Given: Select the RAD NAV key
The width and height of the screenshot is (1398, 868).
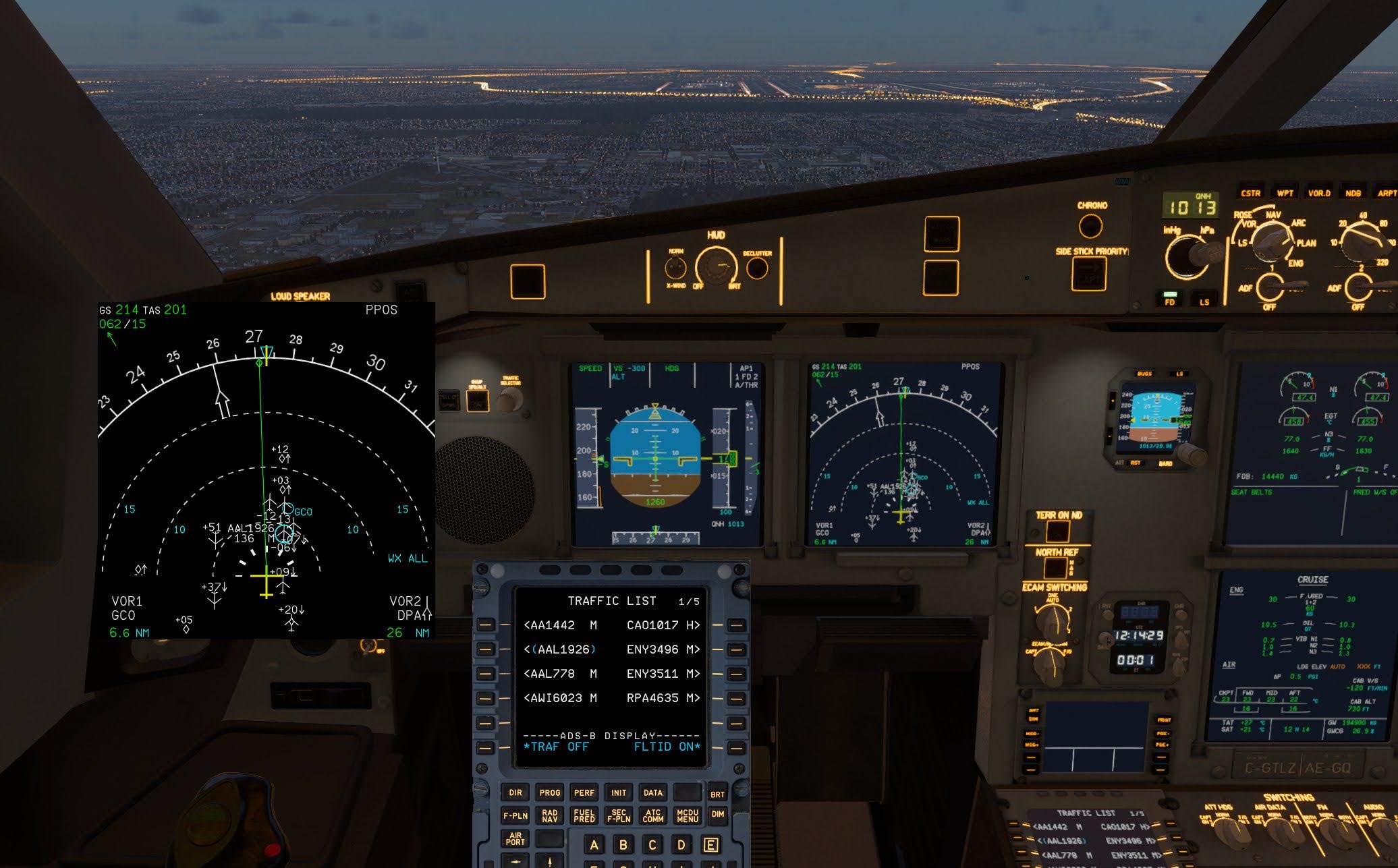Looking at the screenshot, I should point(550,816).
